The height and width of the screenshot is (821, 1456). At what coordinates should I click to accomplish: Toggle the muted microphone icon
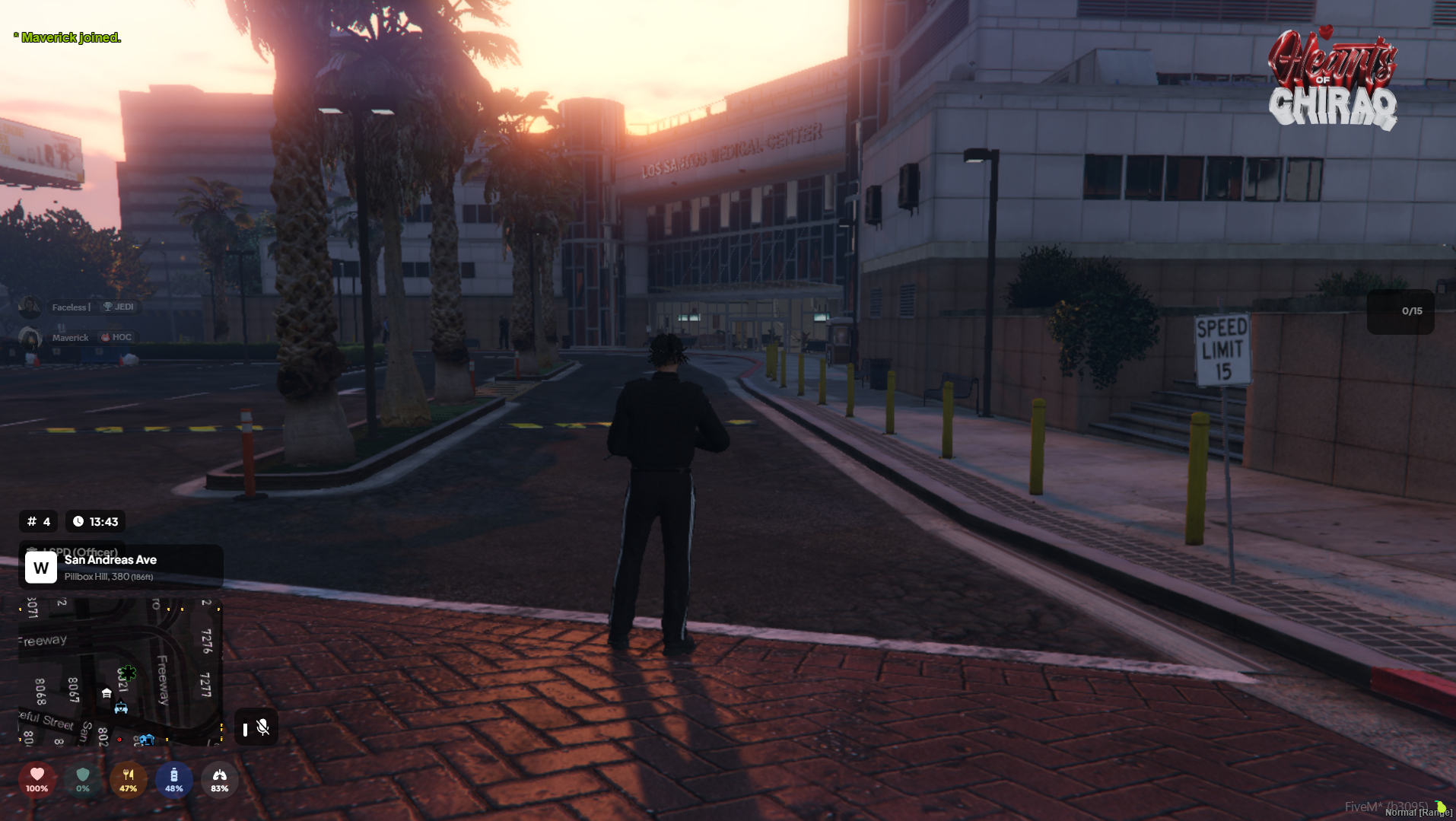(x=262, y=727)
